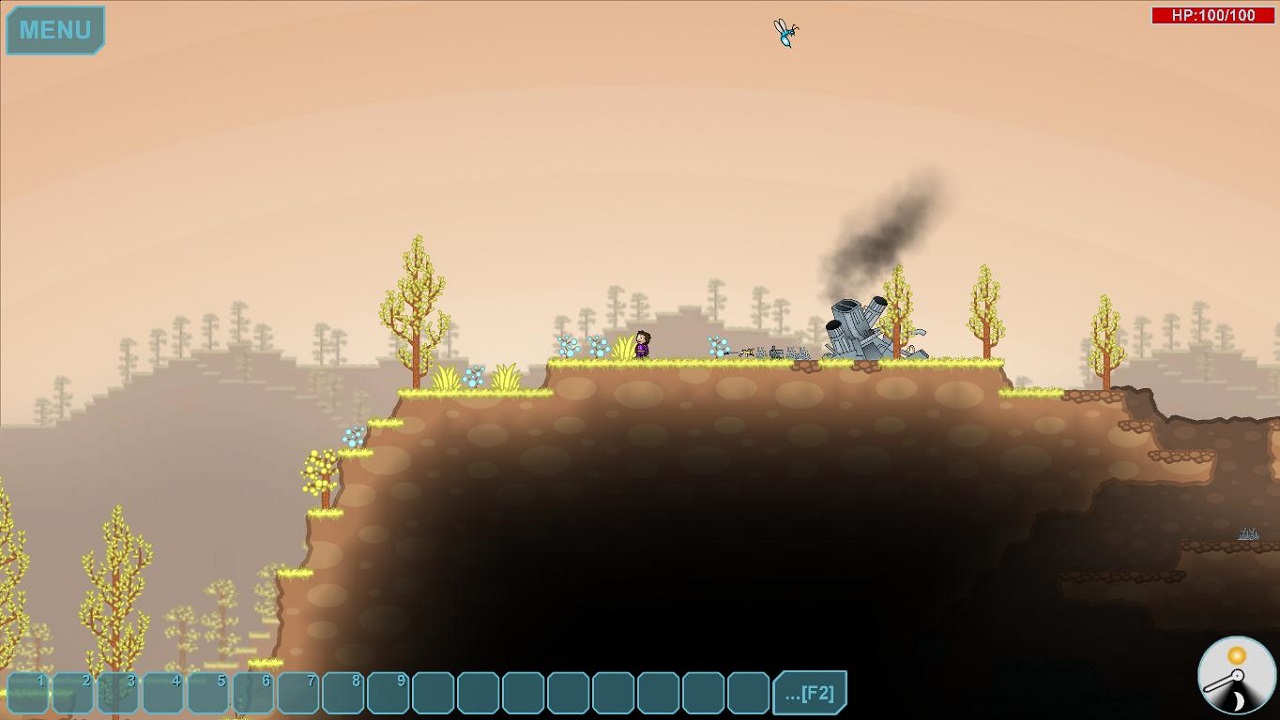
Task: Expand inventory with the ...[F2] button
Action: (809, 693)
